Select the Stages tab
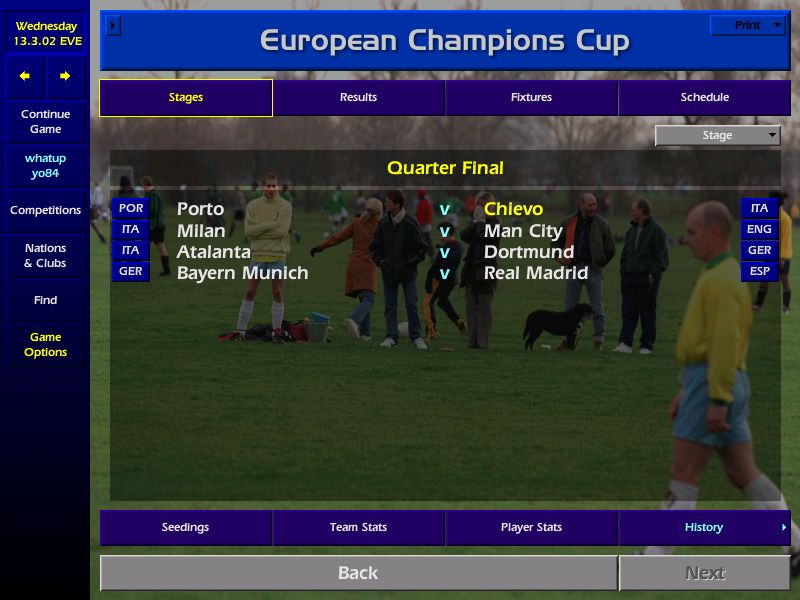Screen dimensions: 800x600 (x=185, y=97)
